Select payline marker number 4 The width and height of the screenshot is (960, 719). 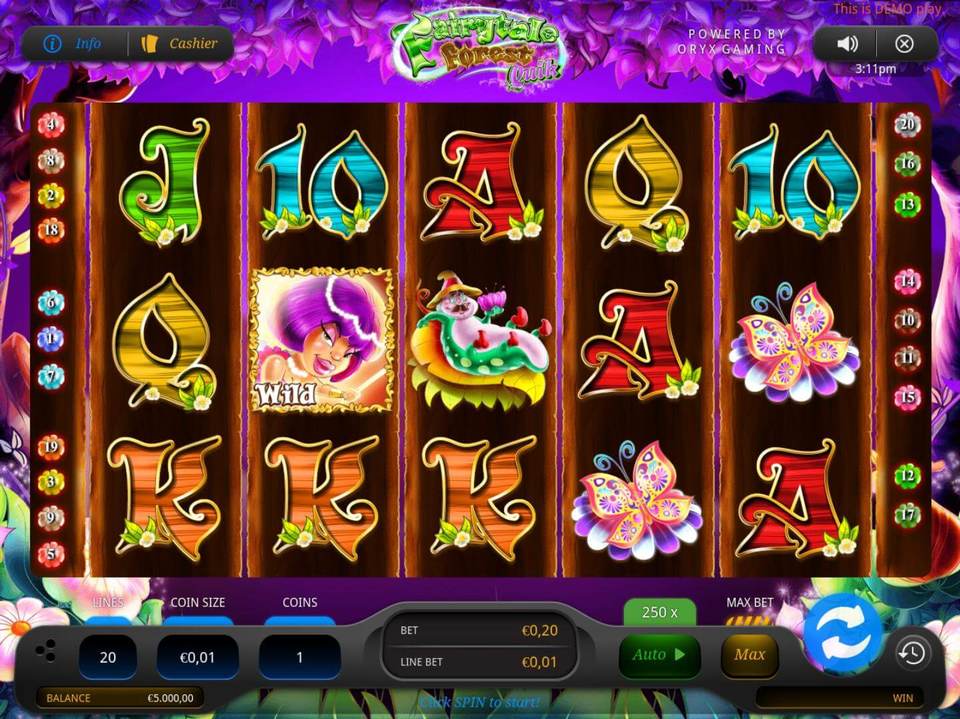pyautogui.click(x=50, y=125)
